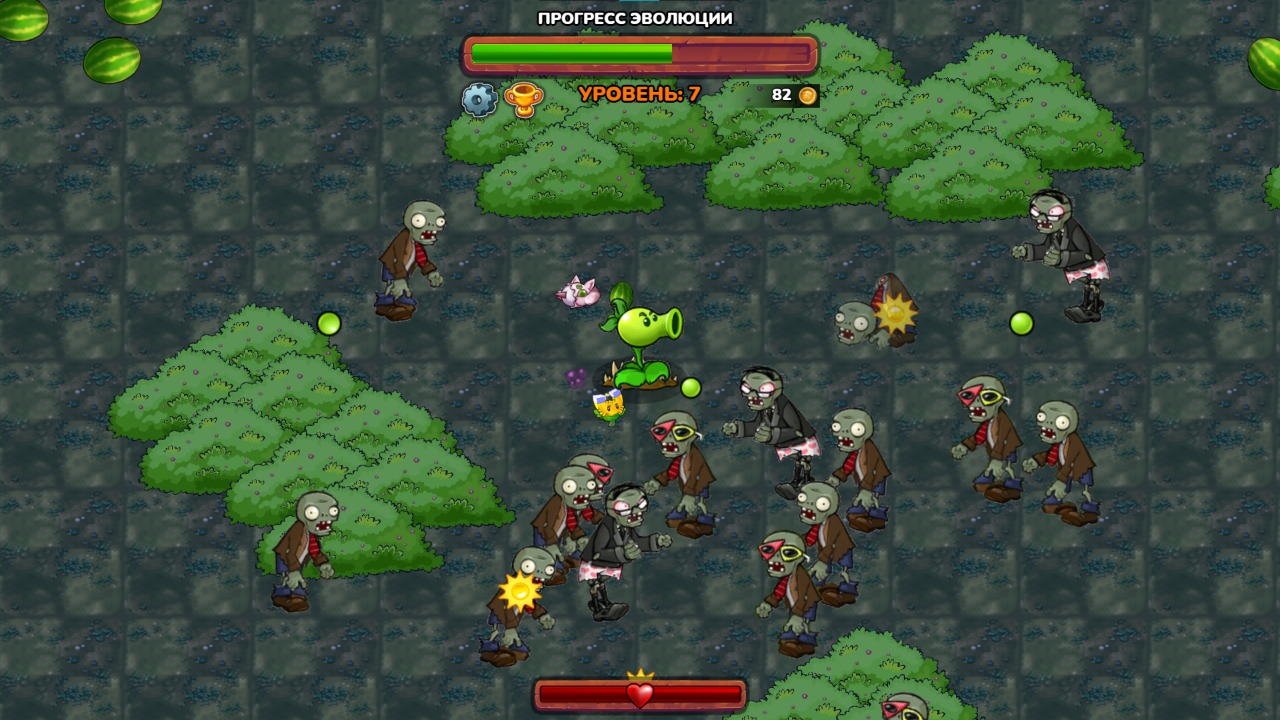Image resolution: width=1280 pixels, height=720 pixels.
Task: Collect the purple grapes near the peashooter
Action: click(x=577, y=378)
